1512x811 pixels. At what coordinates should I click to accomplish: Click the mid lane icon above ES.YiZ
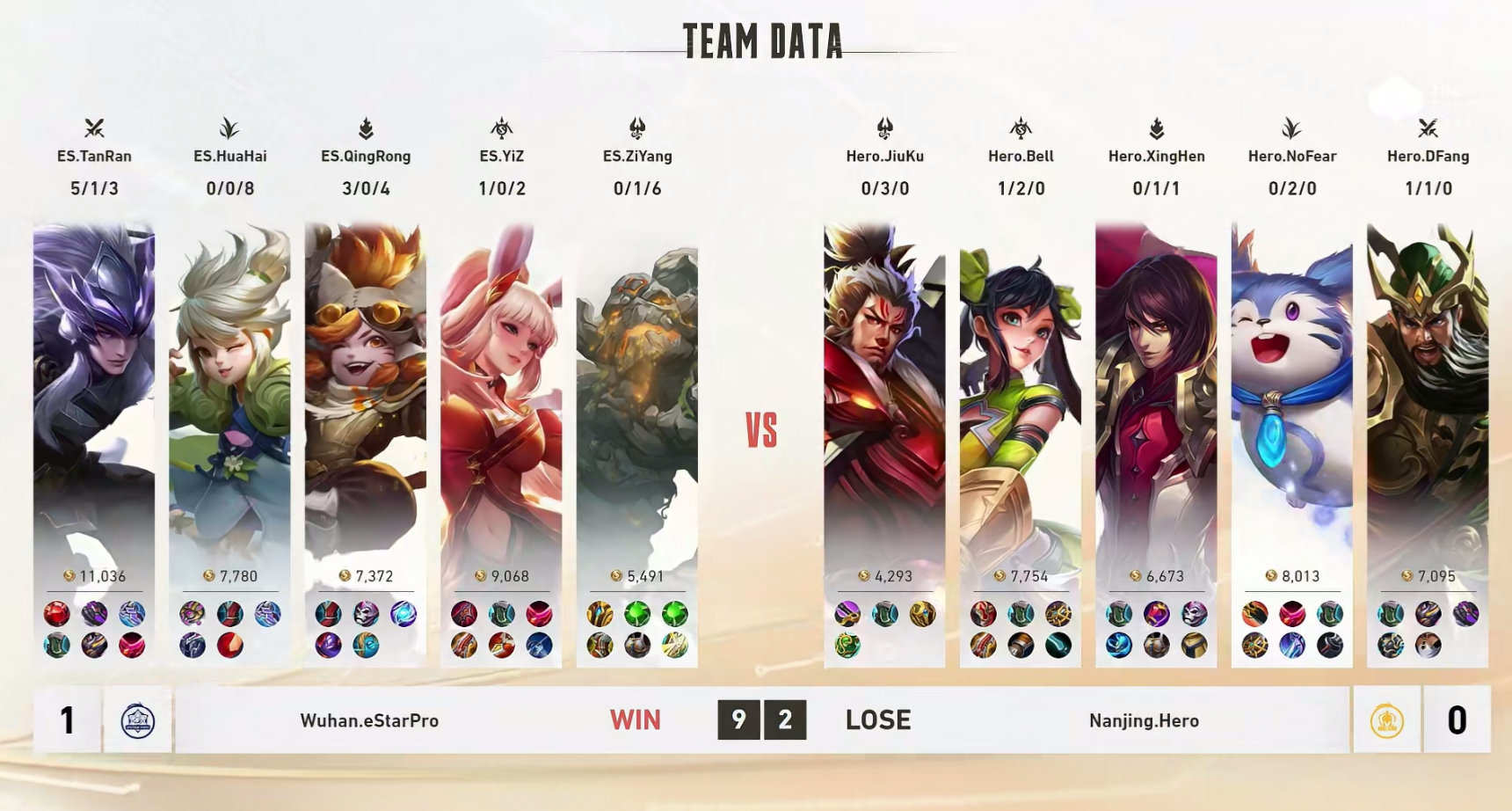500,127
